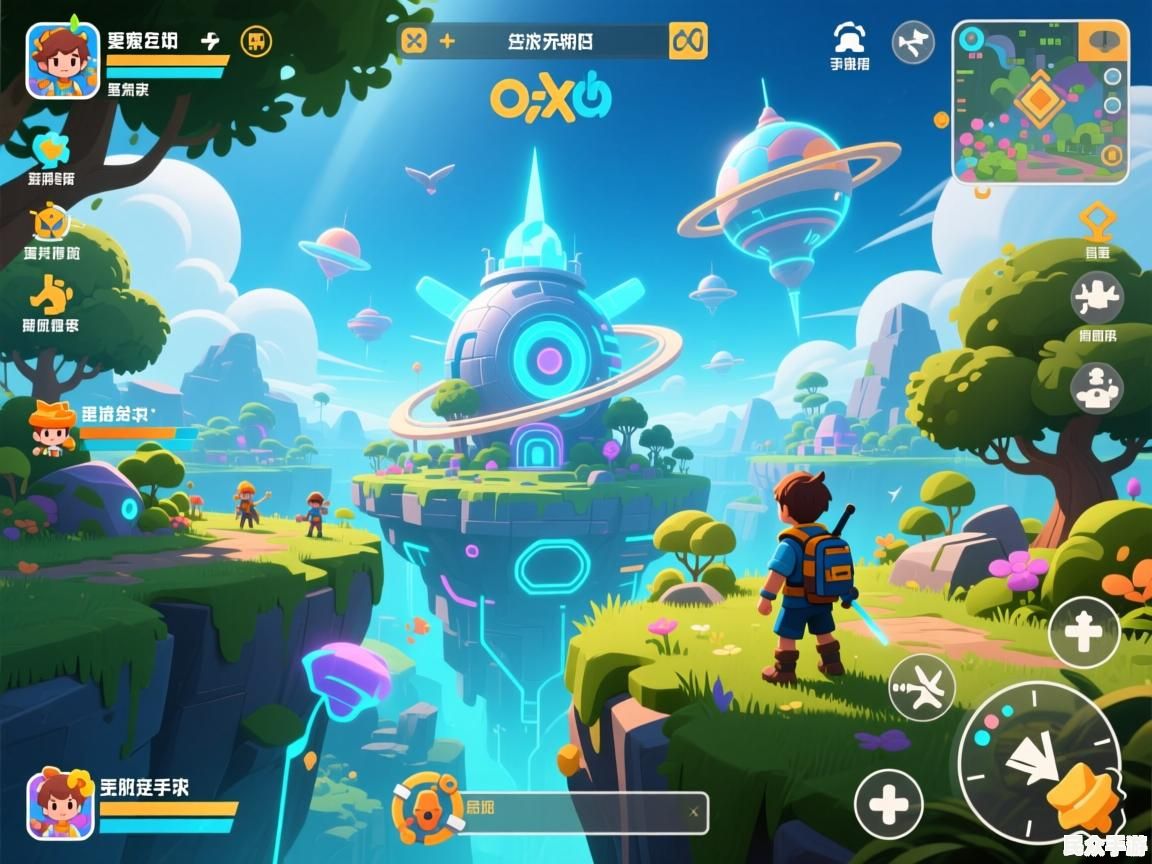Use the crossed-sword skill button
The width and height of the screenshot is (1152, 864).
pos(921,687)
